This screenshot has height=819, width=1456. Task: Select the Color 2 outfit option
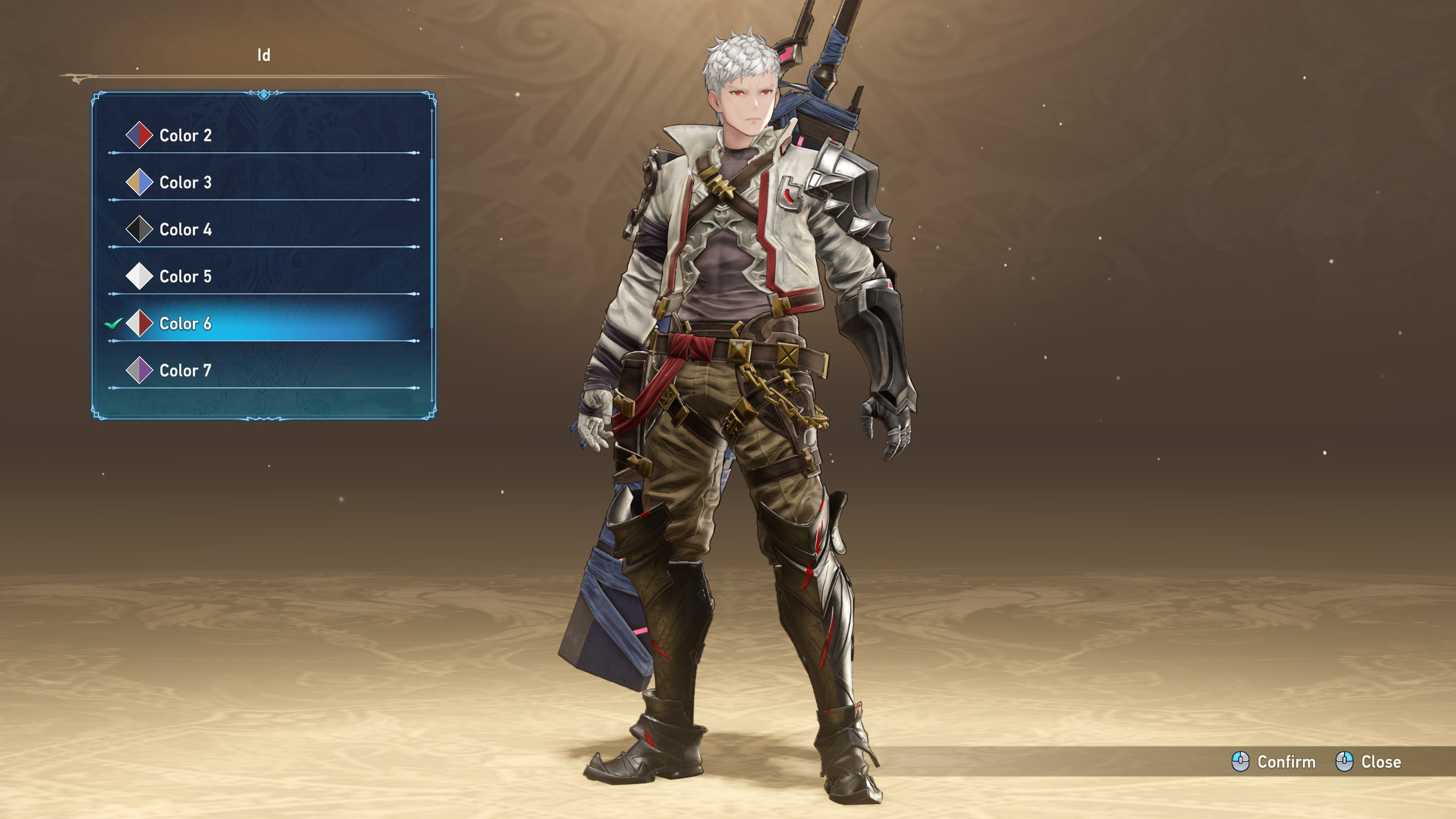tap(185, 135)
